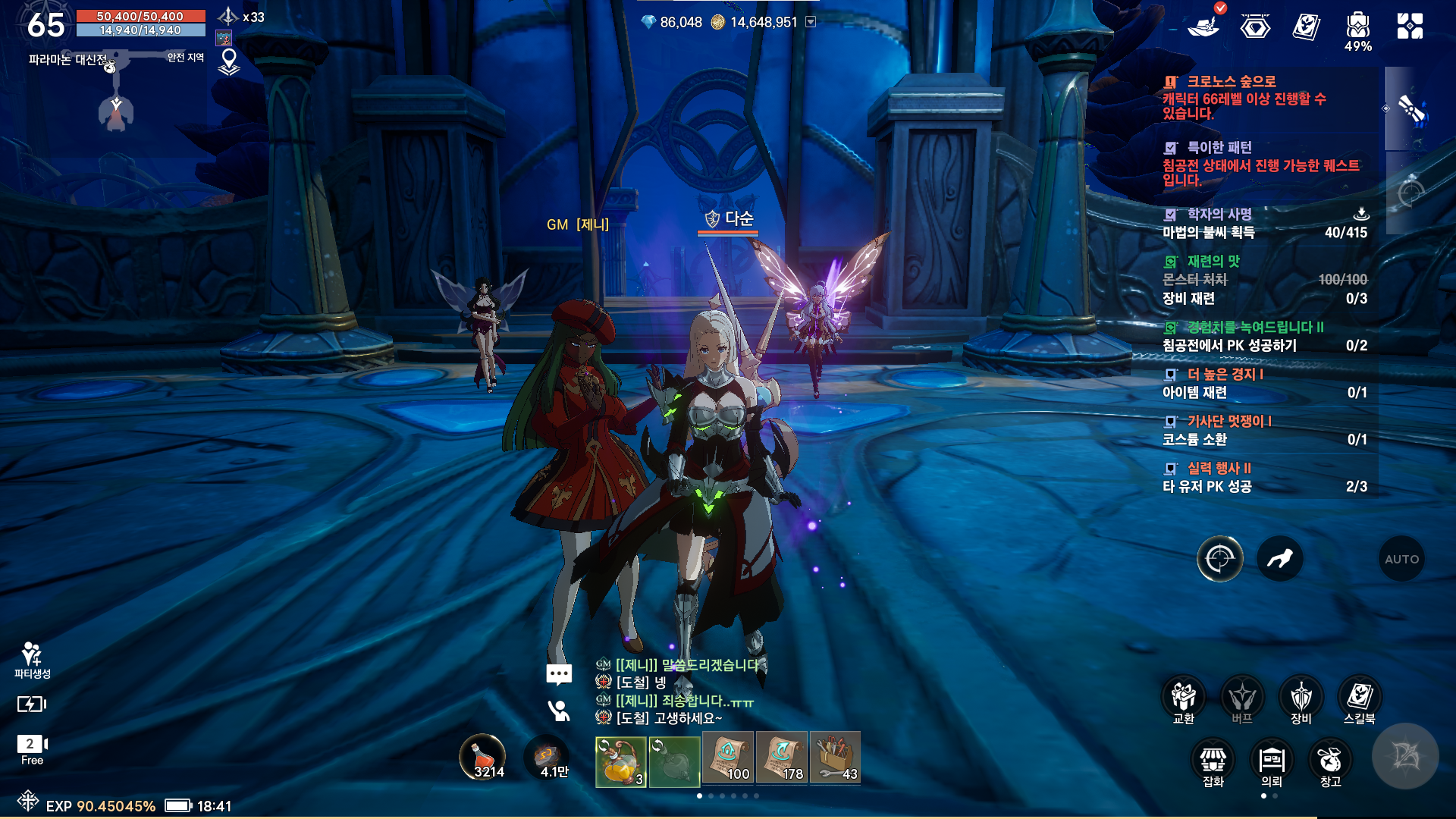Screen dimensions: 1456x819
Task: Expand the currency dropdown arrow
Action: tap(811, 22)
